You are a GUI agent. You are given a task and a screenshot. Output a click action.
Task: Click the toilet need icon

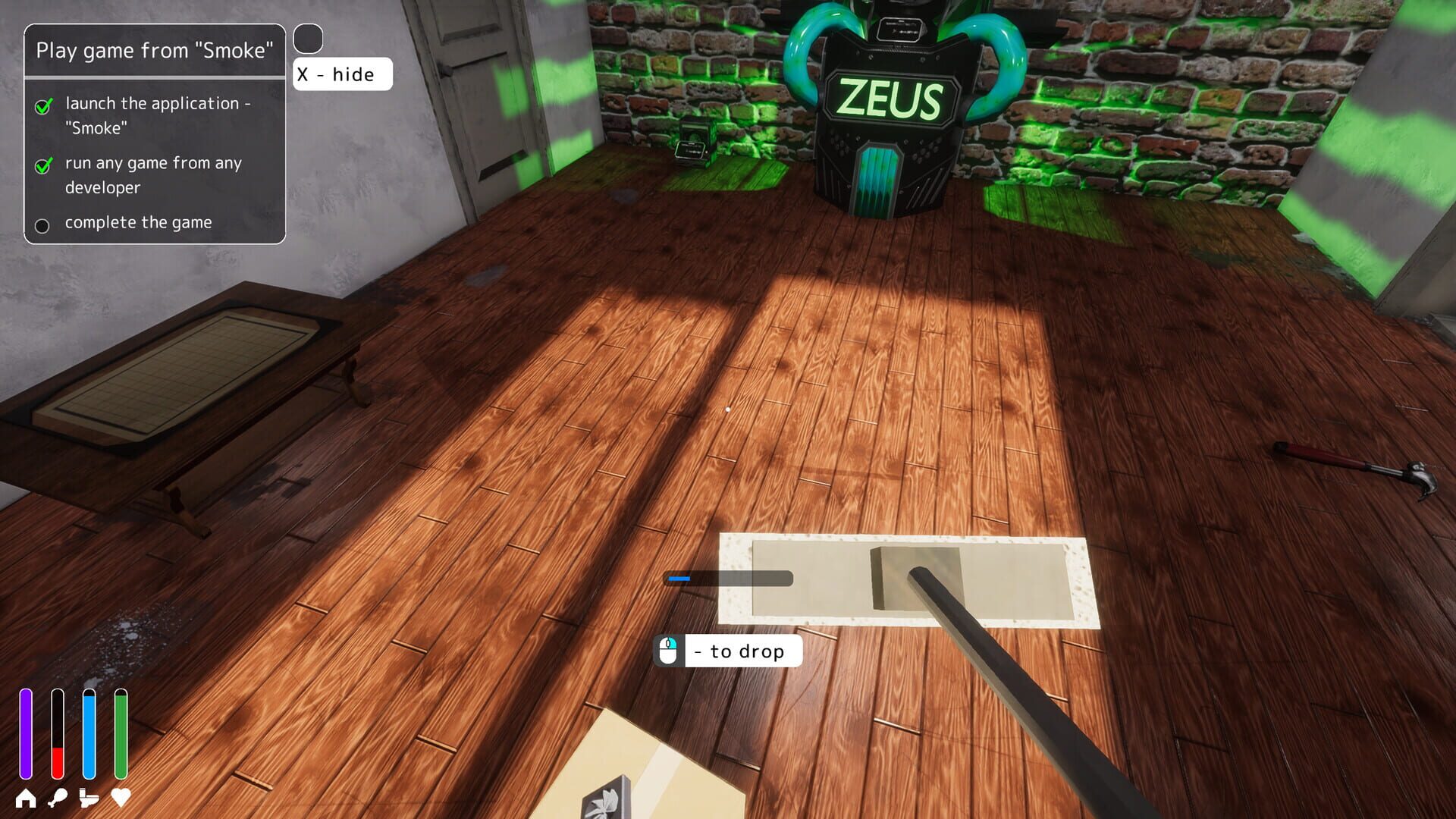pyautogui.click(x=88, y=798)
